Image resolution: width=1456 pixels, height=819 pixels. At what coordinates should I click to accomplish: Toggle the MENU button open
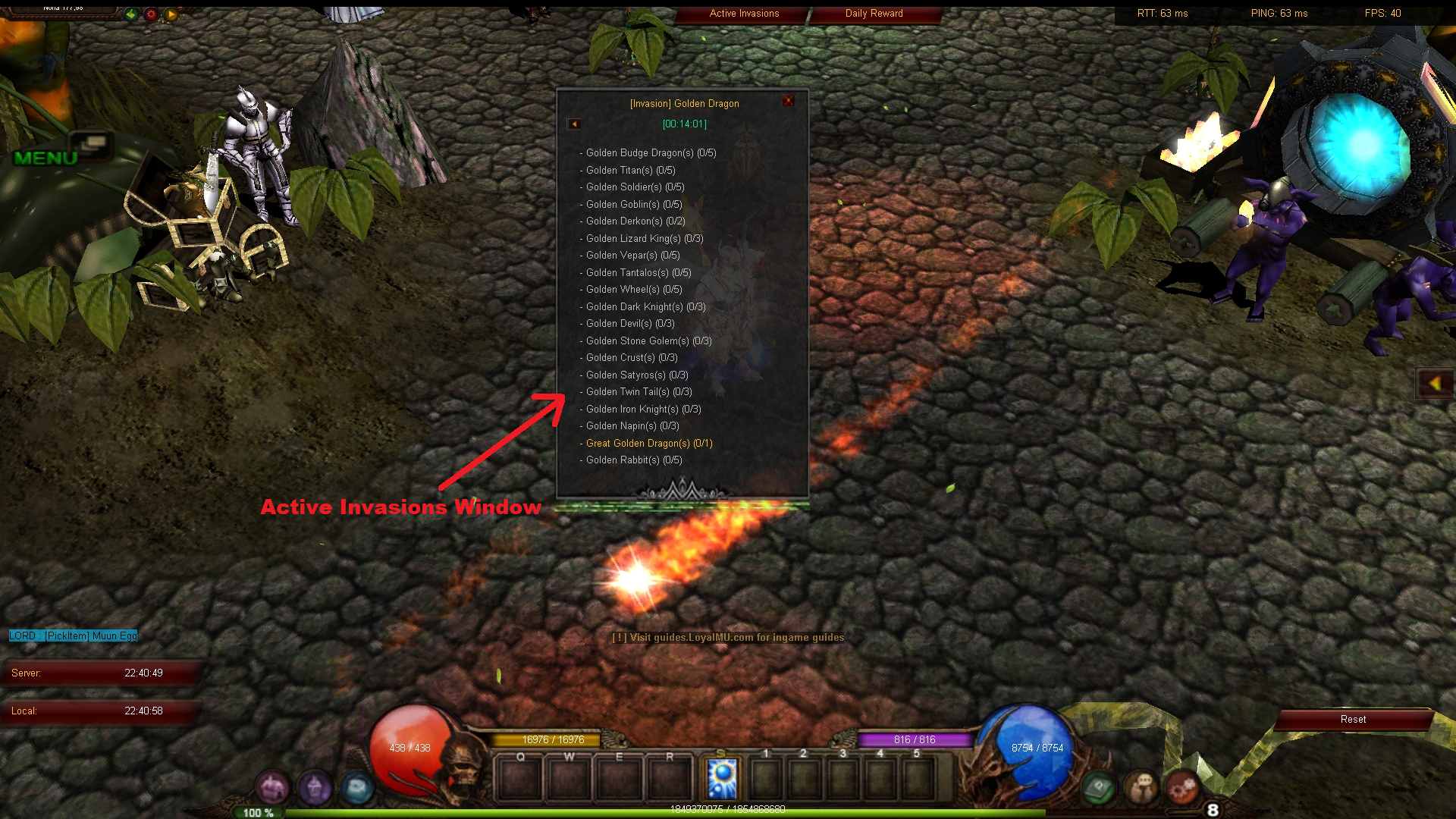coord(45,158)
